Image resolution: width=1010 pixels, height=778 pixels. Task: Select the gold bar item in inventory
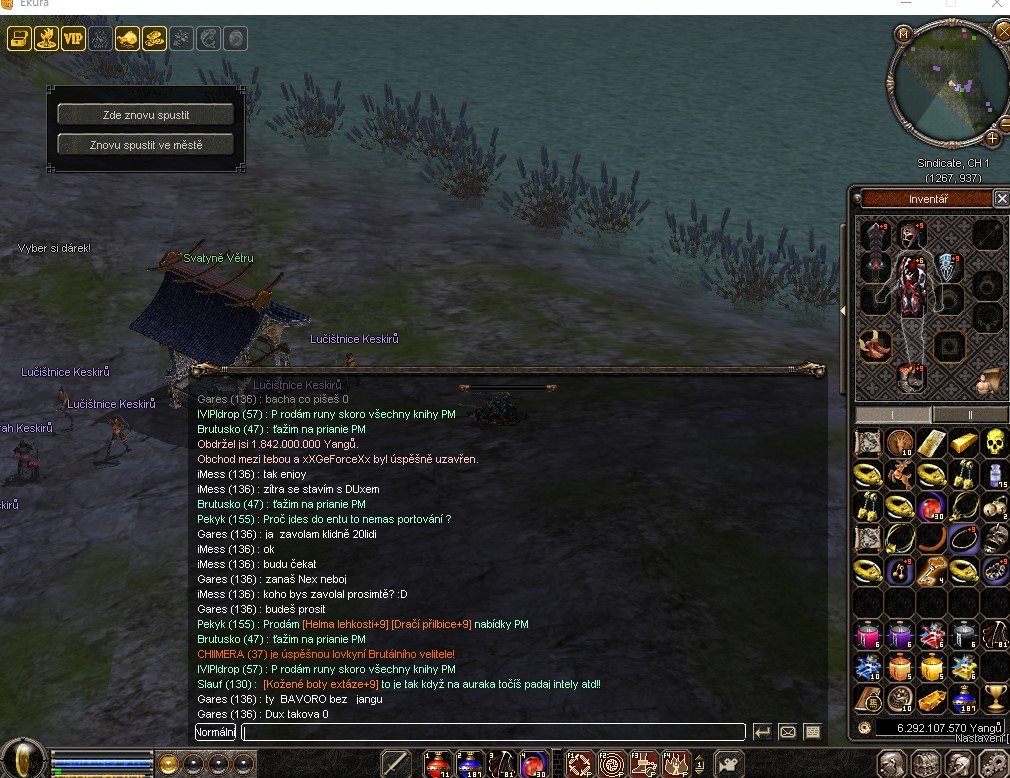(x=962, y=441)
